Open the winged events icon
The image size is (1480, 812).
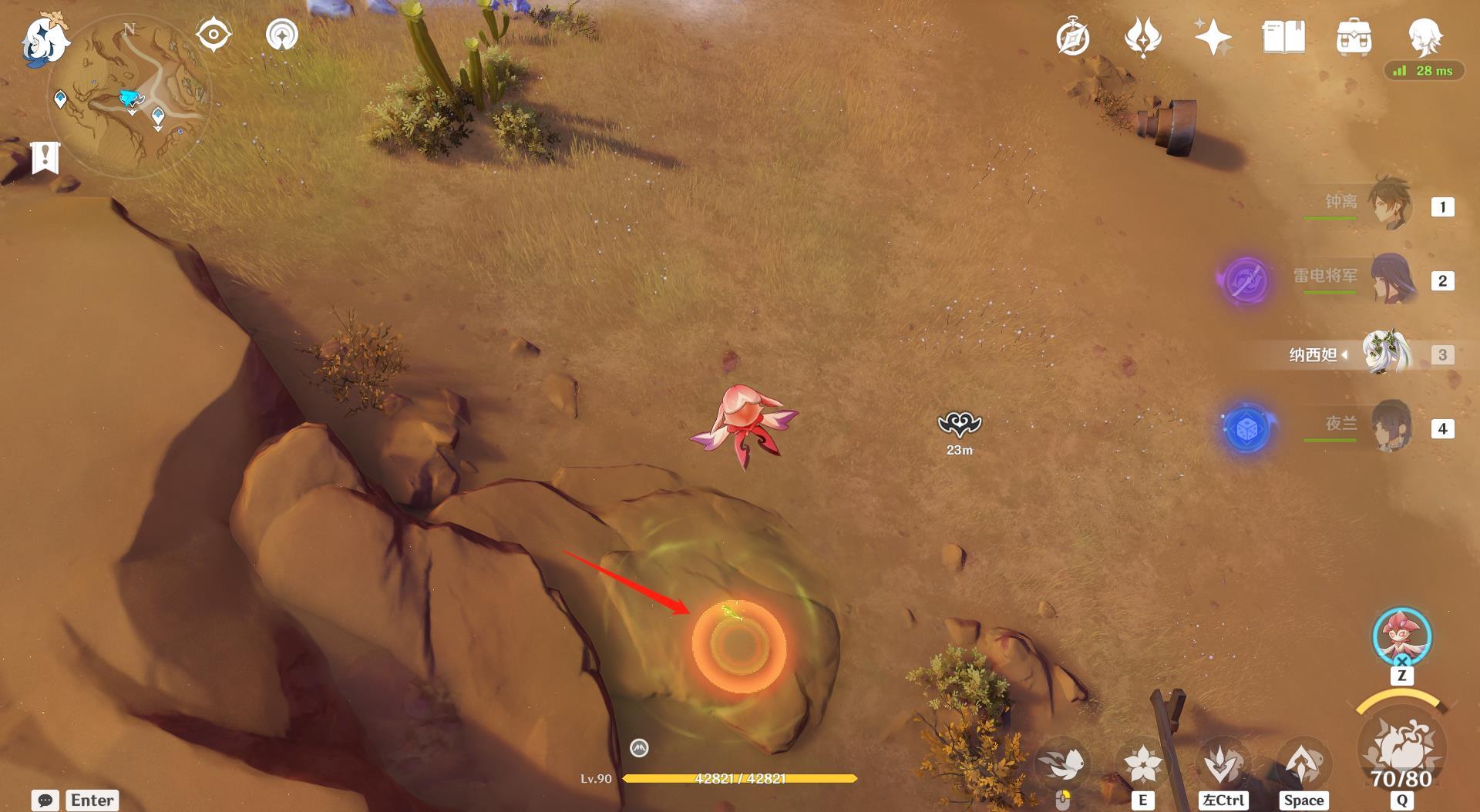(1142, 37)
